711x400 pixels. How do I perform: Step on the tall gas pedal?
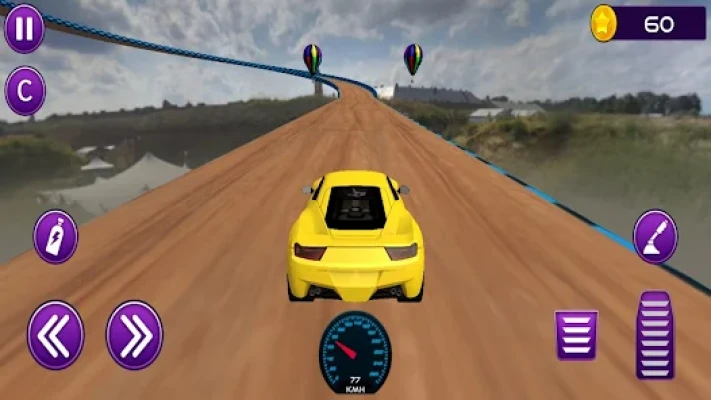coord(655,335)
